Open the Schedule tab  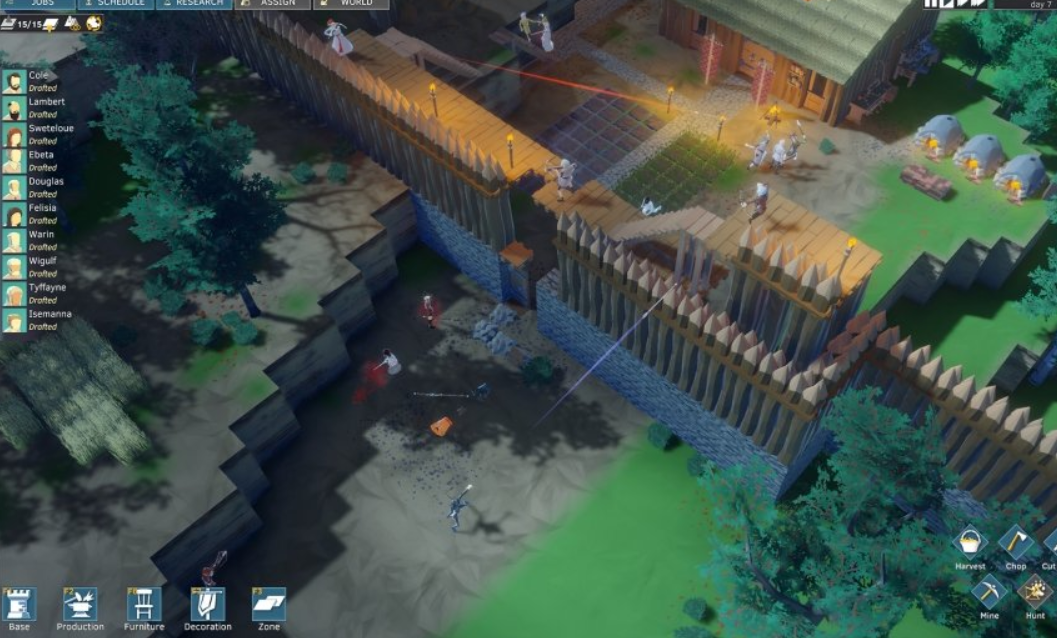[115, 4]
